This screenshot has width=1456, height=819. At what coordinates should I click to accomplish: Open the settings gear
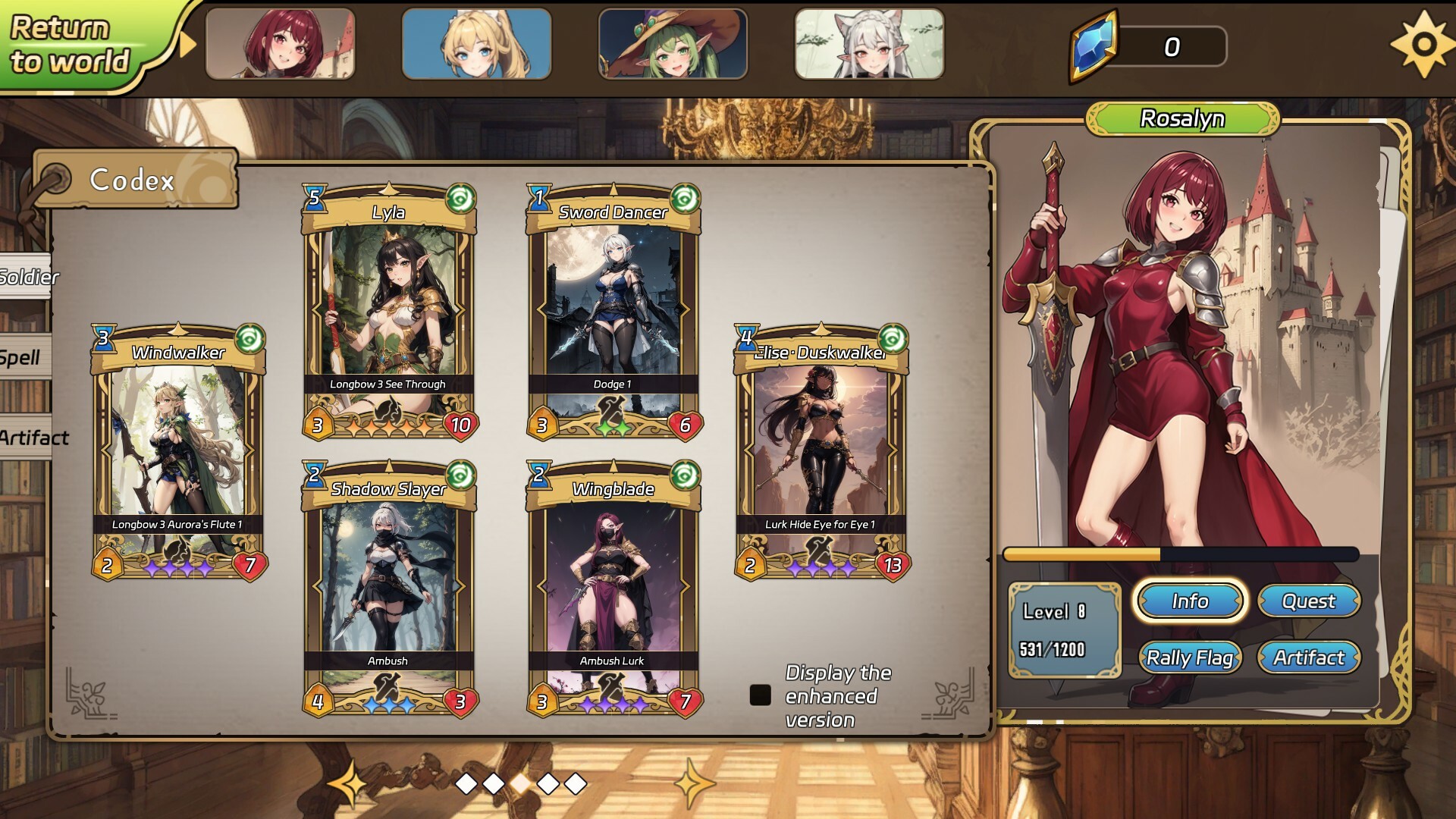(1425, 43)
